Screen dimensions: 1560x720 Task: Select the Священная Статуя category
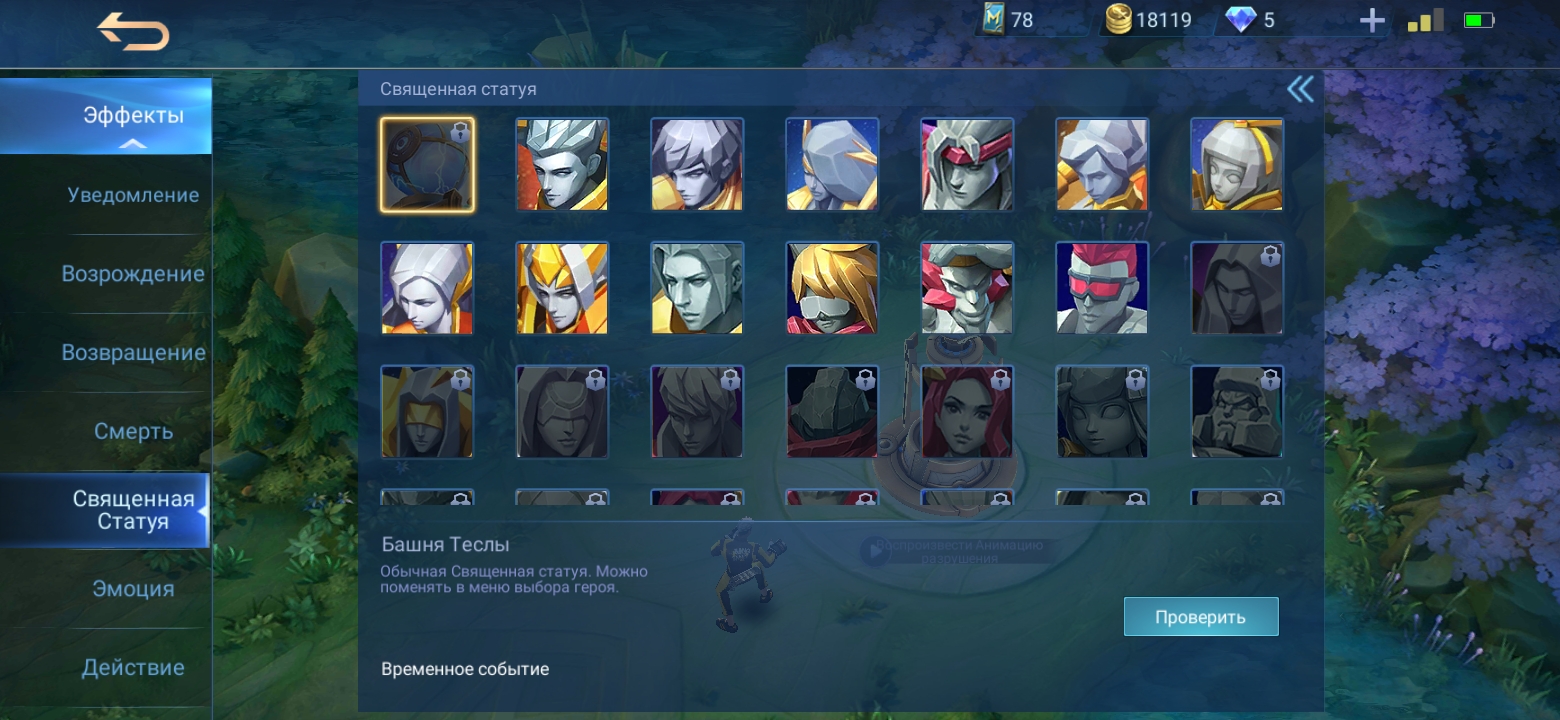[x=133, y=510]
